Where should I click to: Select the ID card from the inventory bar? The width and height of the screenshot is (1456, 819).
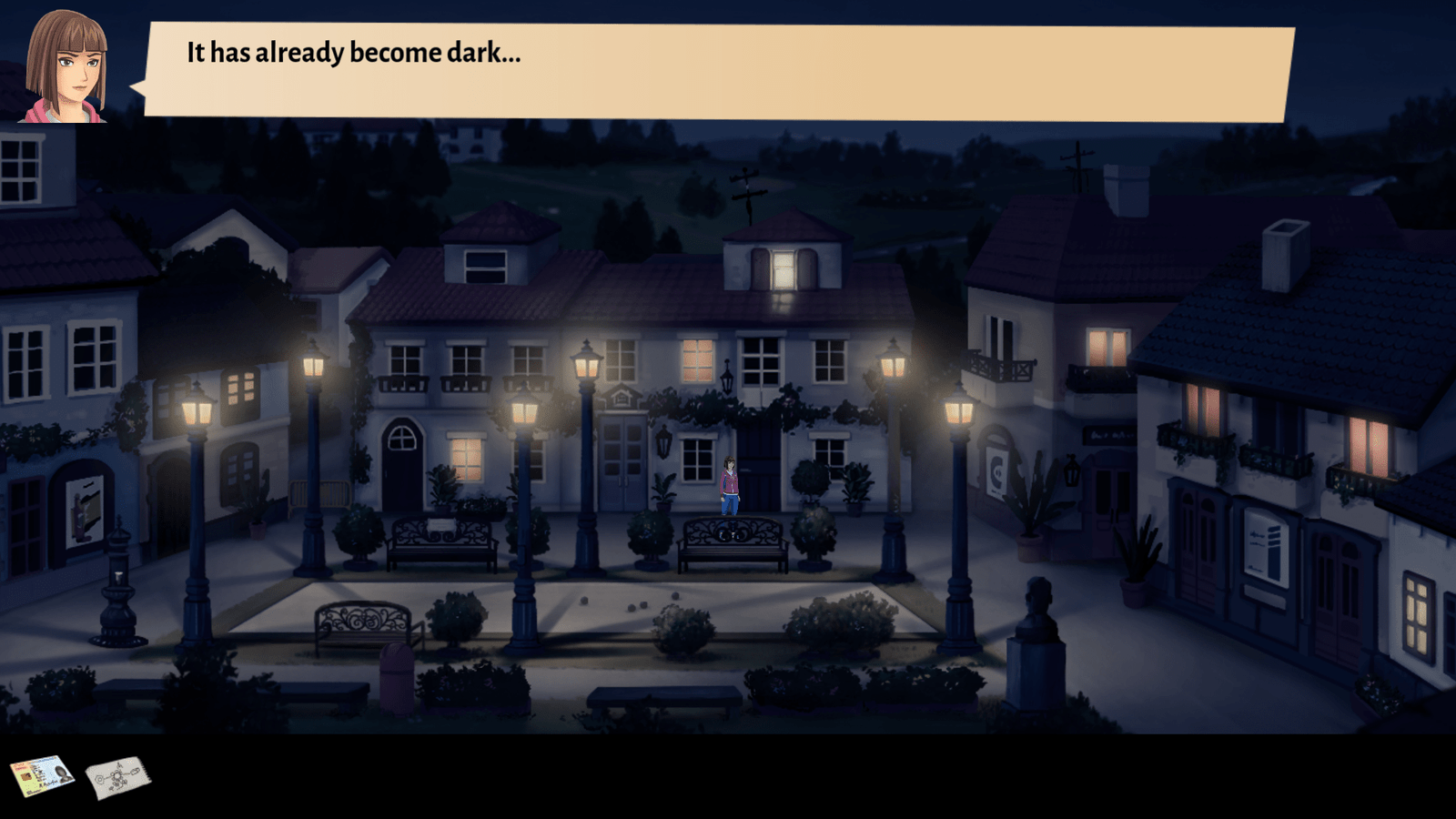[x=44, y=775]
